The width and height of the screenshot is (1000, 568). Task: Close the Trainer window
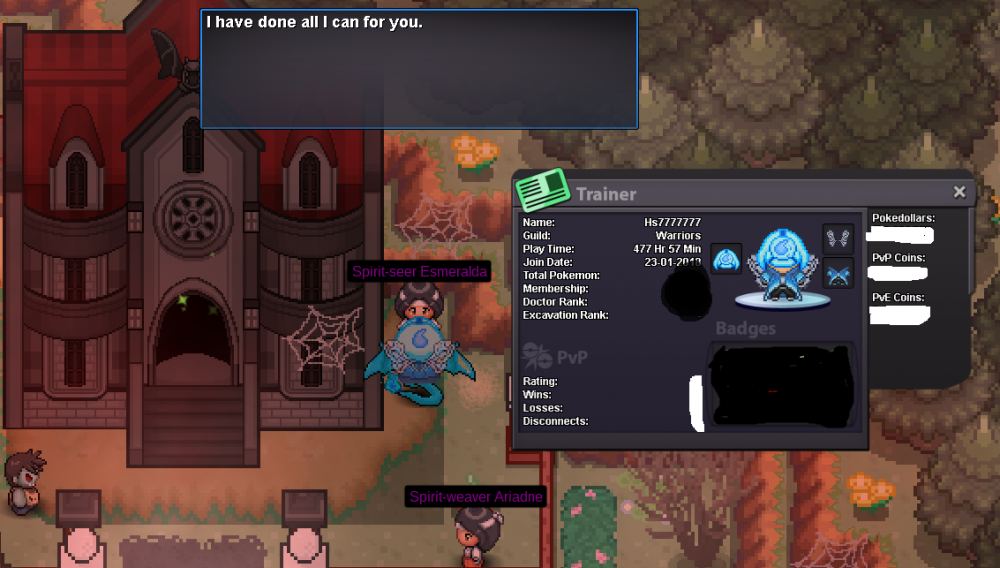[x=959, y=192]
